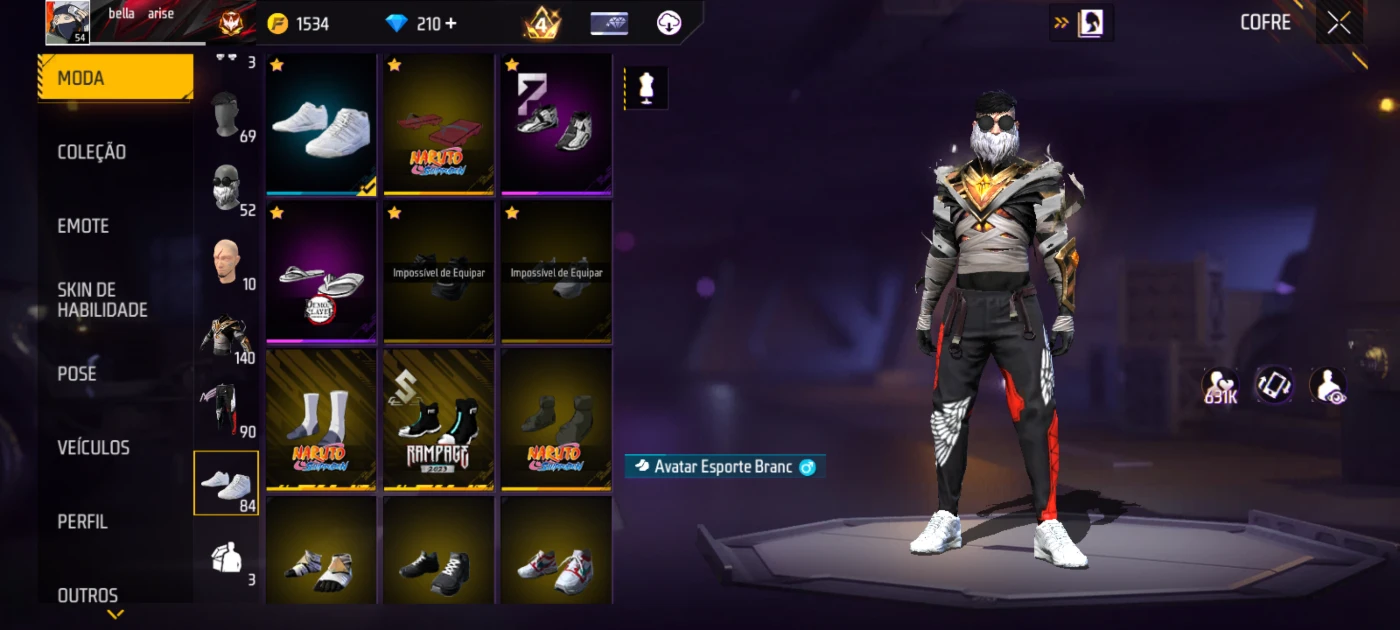Switch to the Coleção section
1400x630 pixels.
[x=92, y=152]
